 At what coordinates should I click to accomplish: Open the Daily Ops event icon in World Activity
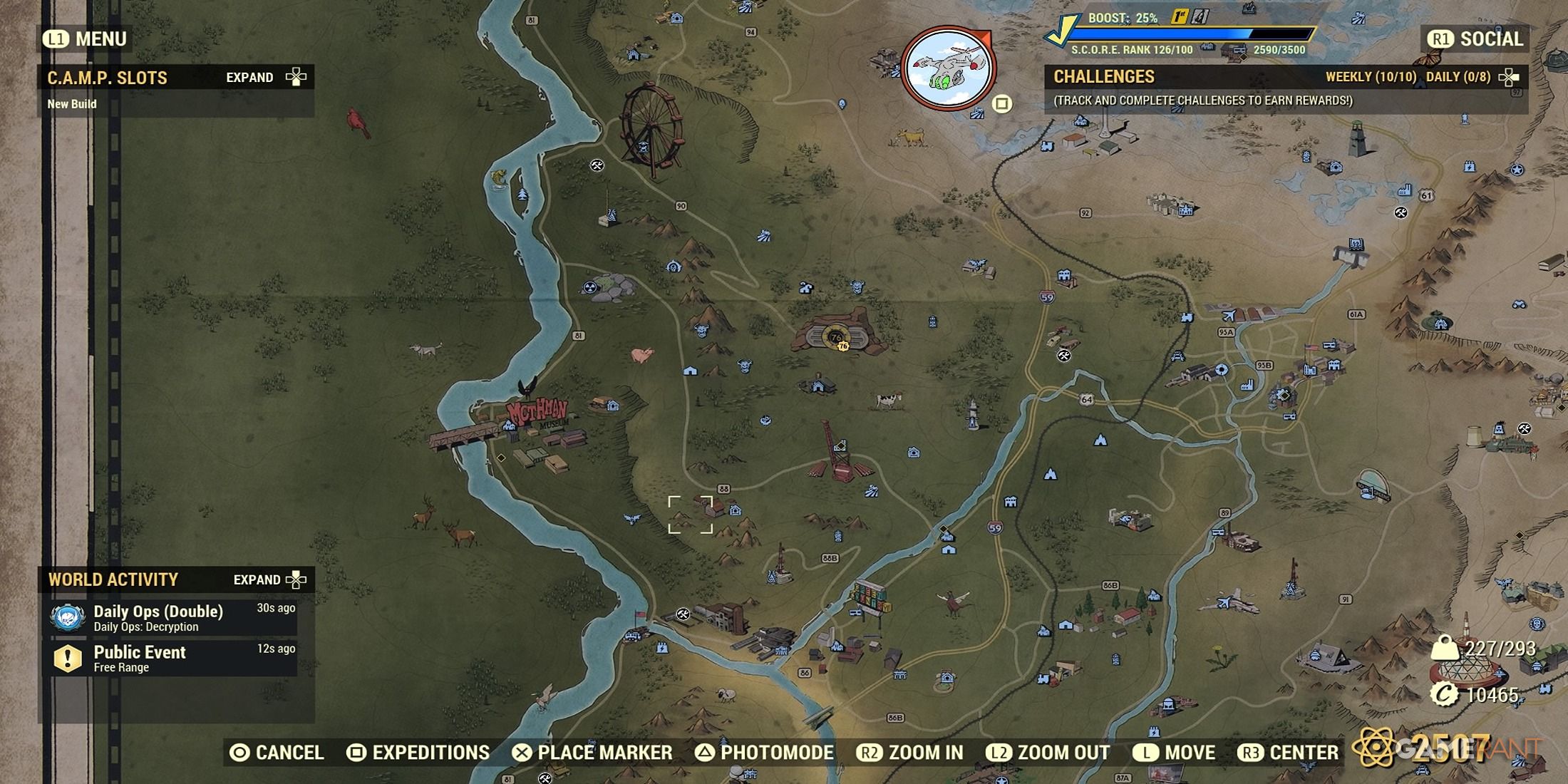pos(68,617)
